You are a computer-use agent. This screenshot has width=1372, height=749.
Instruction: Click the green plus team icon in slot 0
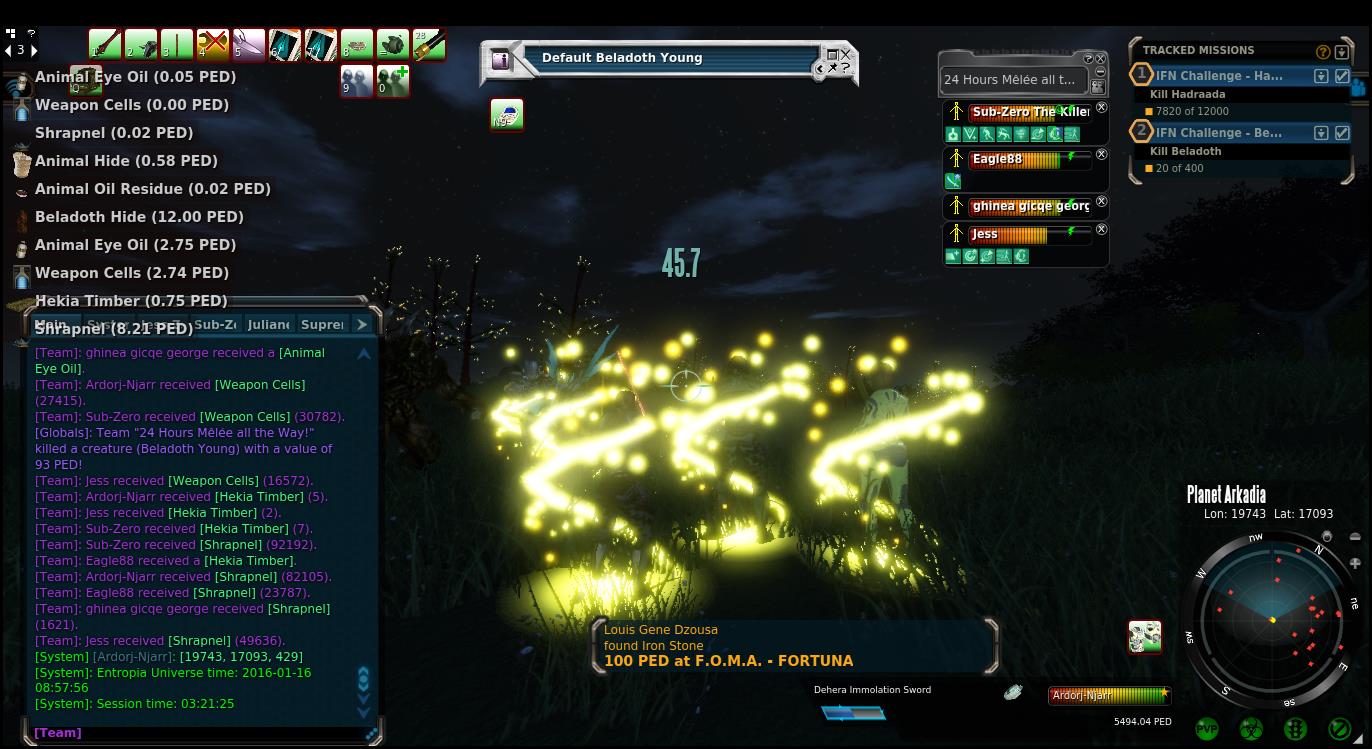(x=392, y=81)
